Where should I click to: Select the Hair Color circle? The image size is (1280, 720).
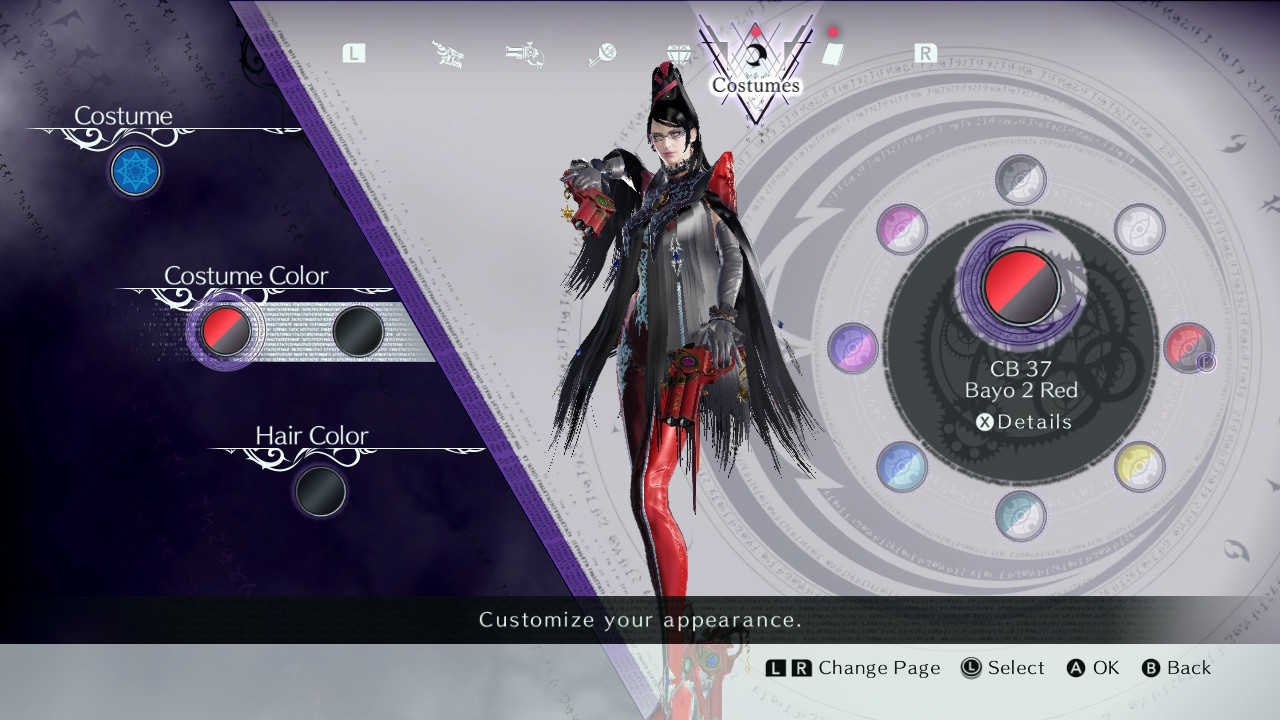point(320,492)
